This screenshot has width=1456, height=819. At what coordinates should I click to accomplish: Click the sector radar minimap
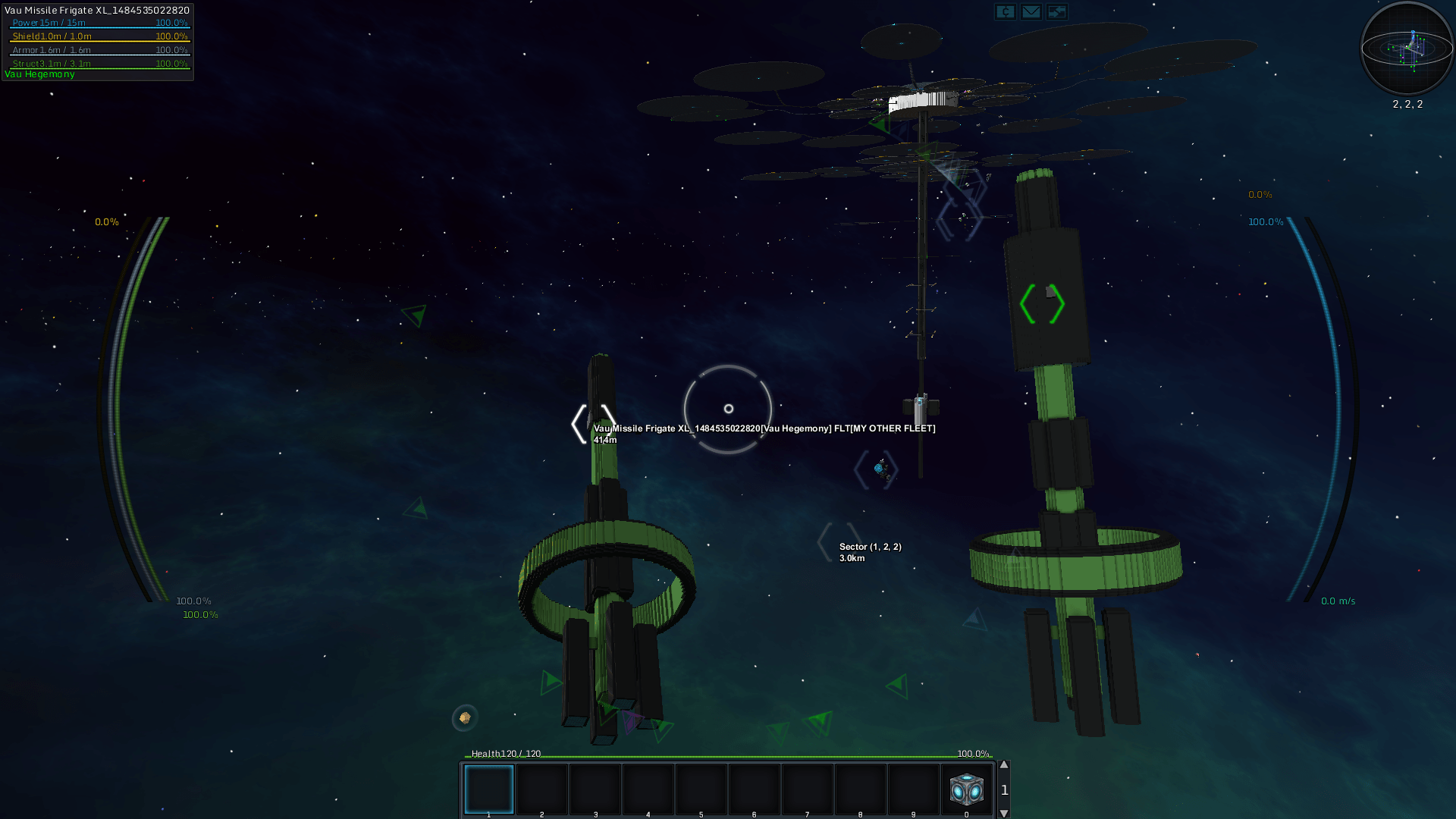[1407, 49]
